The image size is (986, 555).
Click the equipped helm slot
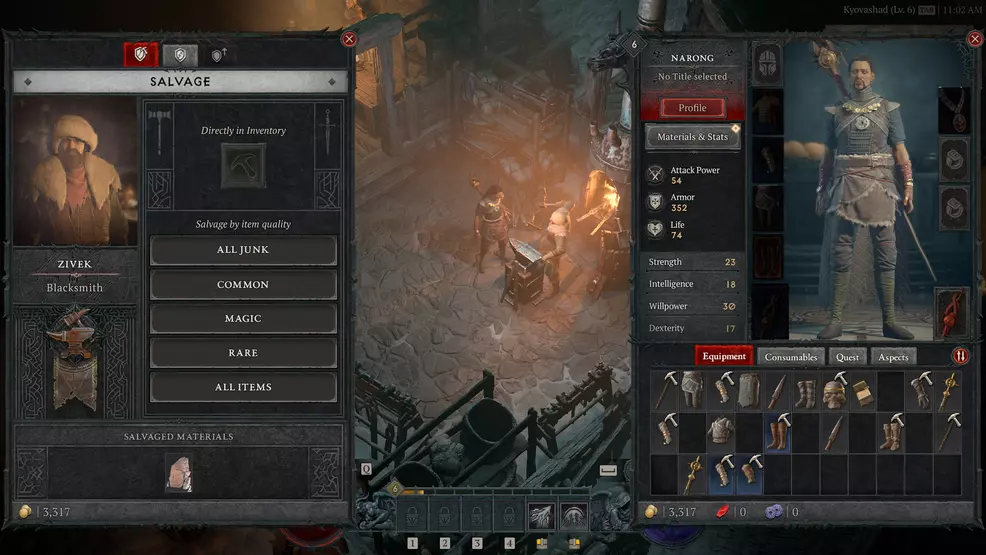coord(767,63)
